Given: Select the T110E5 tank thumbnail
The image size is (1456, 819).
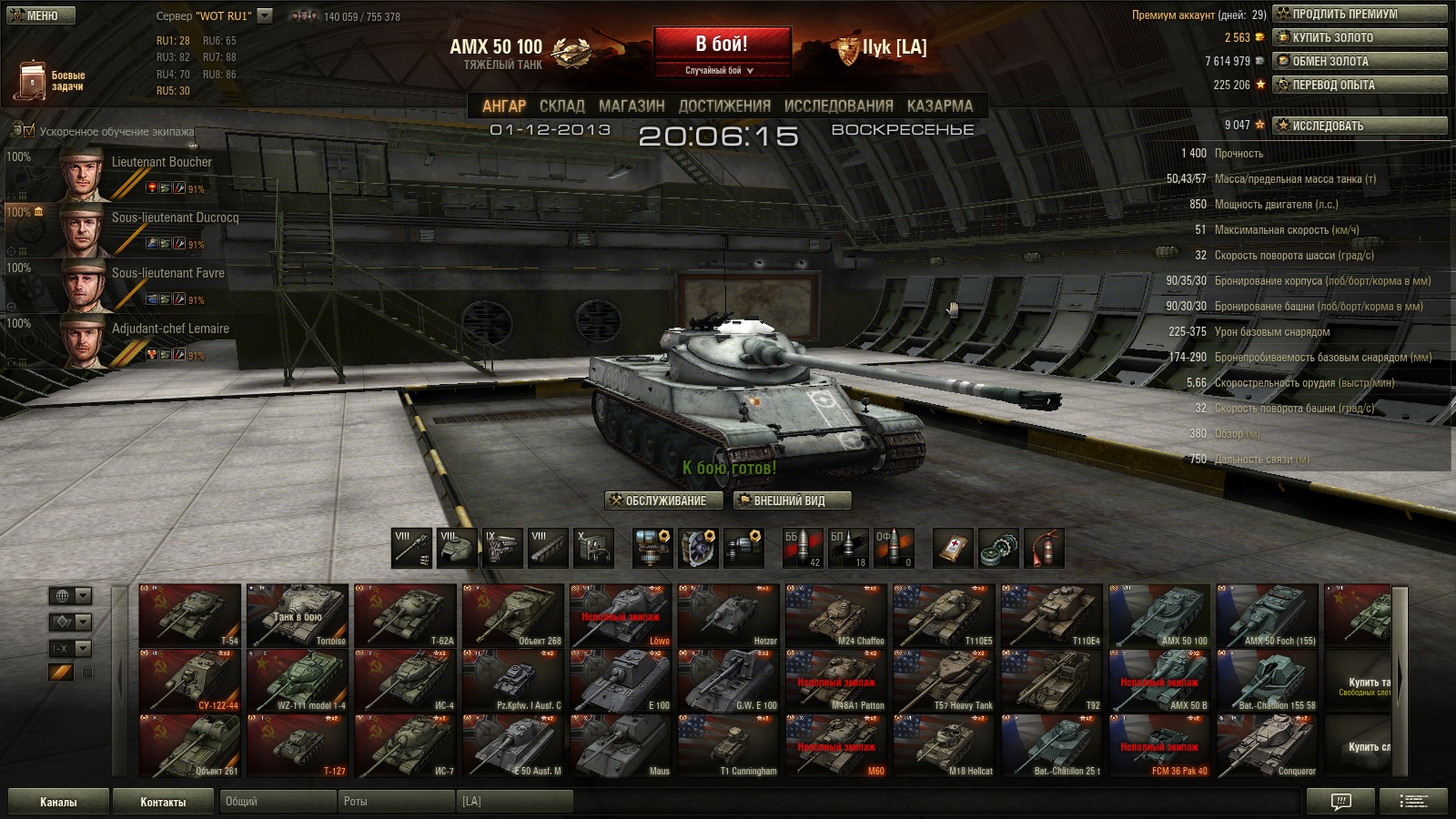Looking at the screenshot, I should click(943, 616).
